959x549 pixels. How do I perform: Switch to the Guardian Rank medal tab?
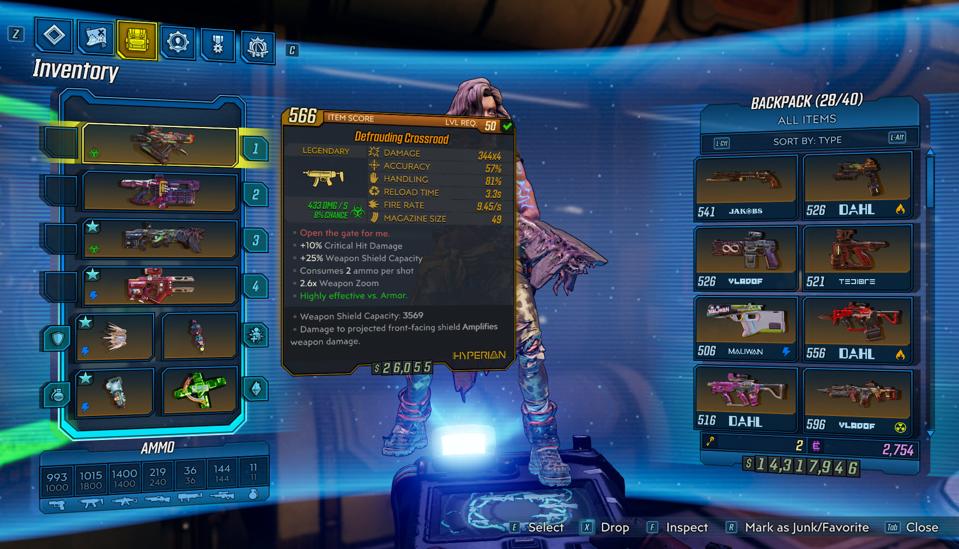[x=219, y=43]
